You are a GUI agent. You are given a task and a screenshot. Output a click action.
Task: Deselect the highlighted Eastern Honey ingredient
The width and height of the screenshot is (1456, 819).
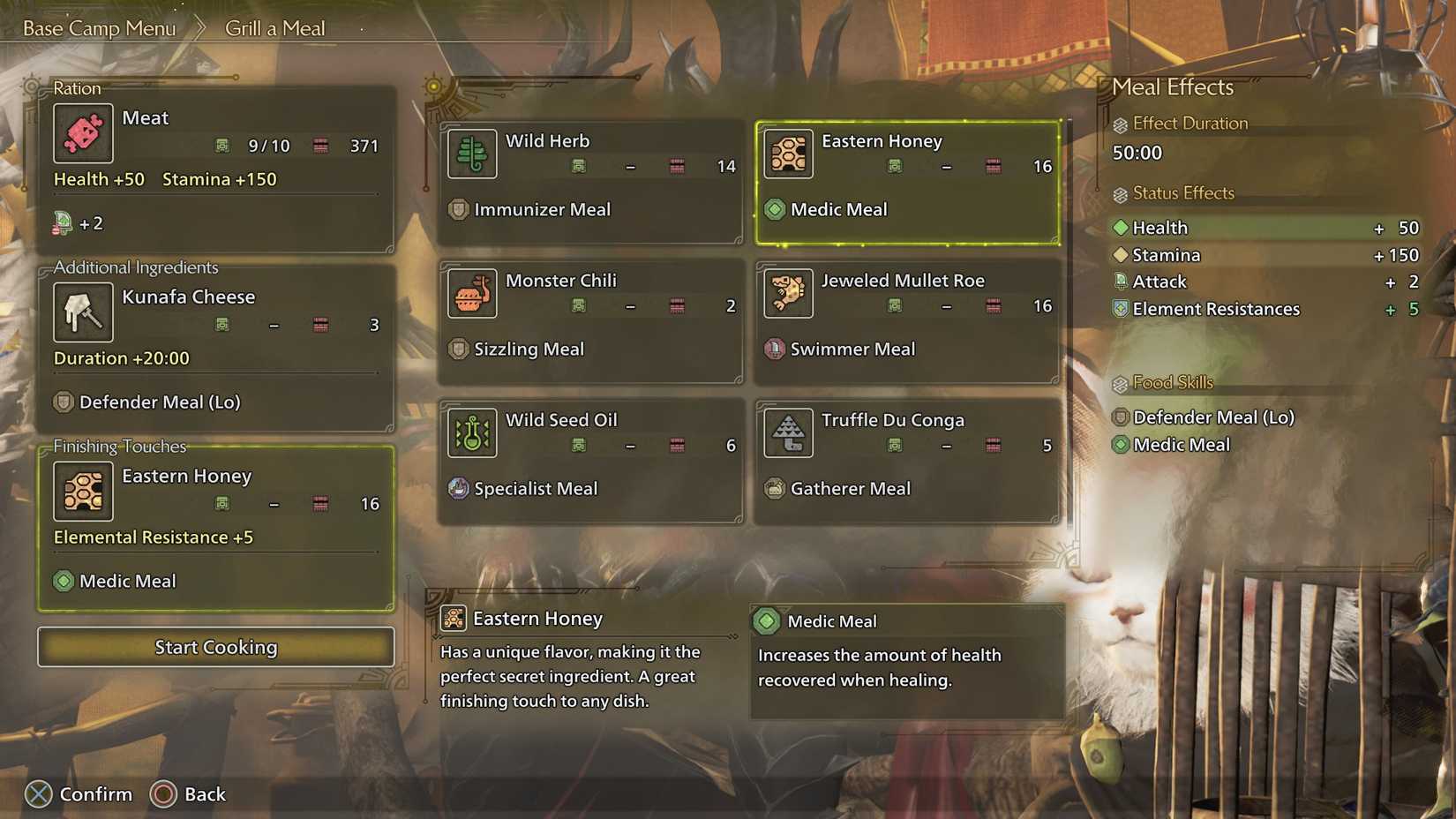[906, 181]
